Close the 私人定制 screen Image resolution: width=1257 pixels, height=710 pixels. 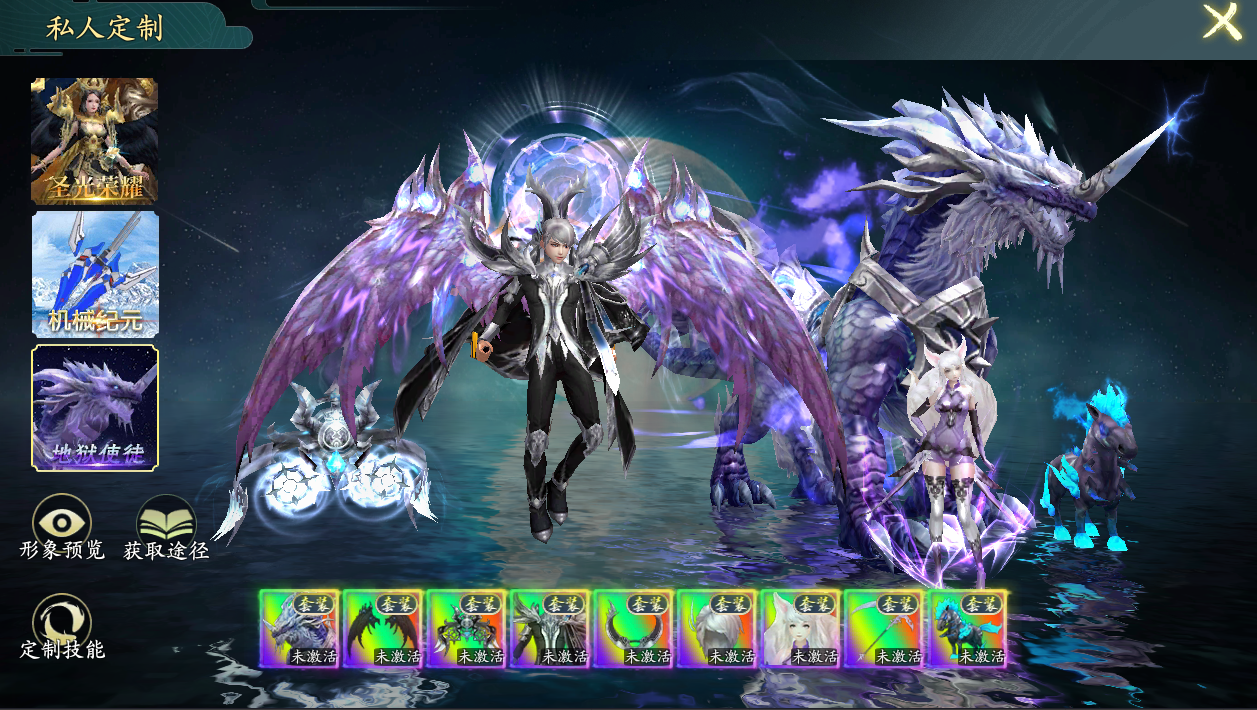[x=1221, y=22]
